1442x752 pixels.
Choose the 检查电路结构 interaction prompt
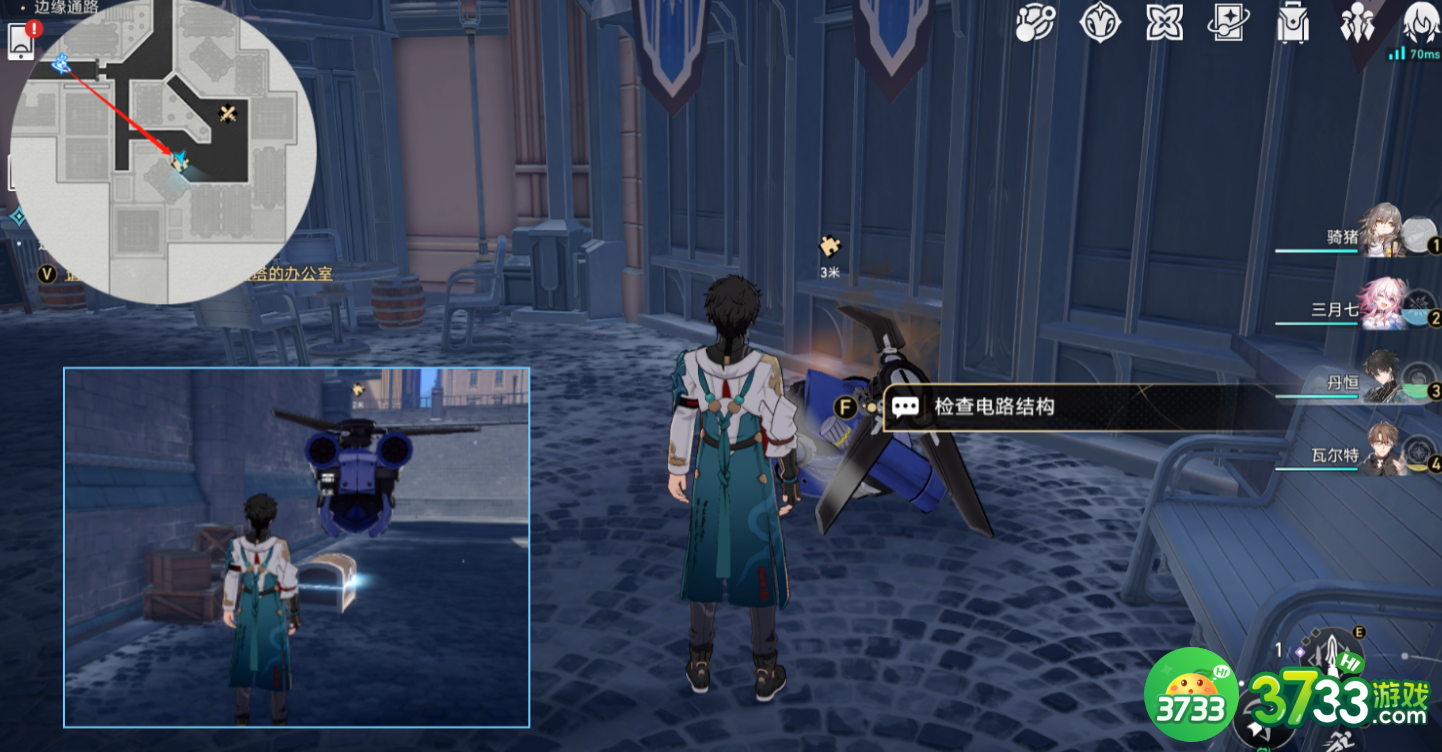1000,407
